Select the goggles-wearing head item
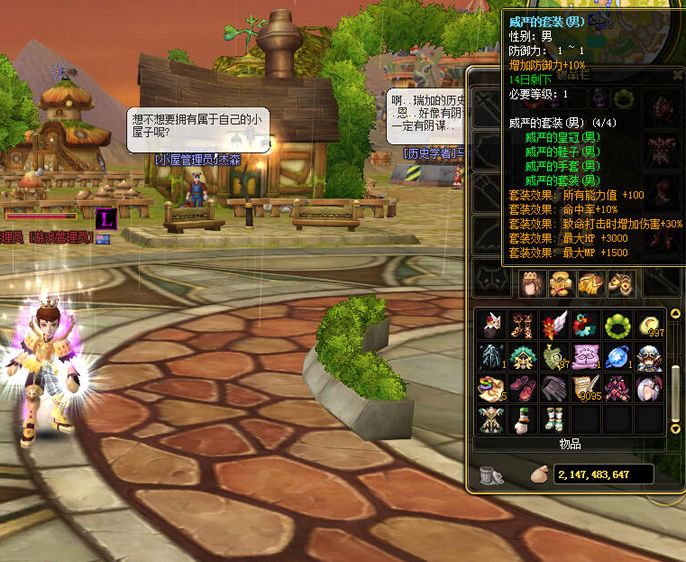 pyautogui.click(x=648, y=356)
